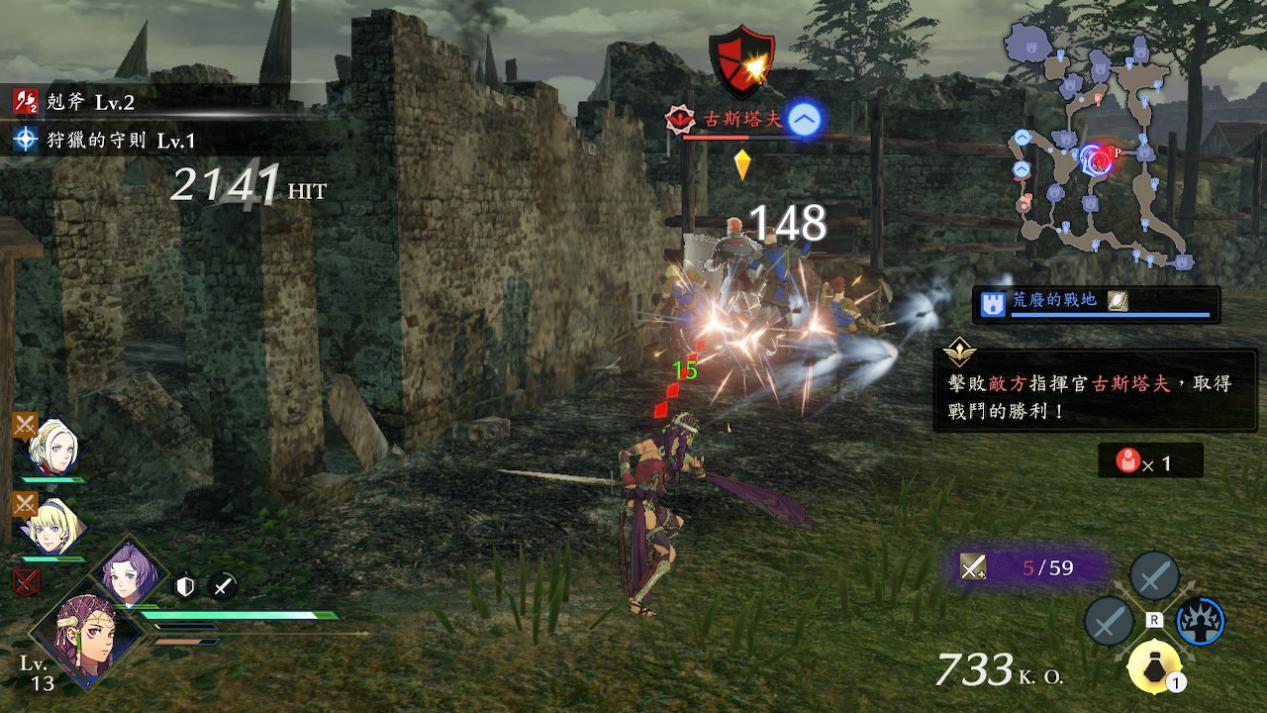Activate the blue glowing warrior ability icon
This screenshot has width=1267, height=713.
1200,620
